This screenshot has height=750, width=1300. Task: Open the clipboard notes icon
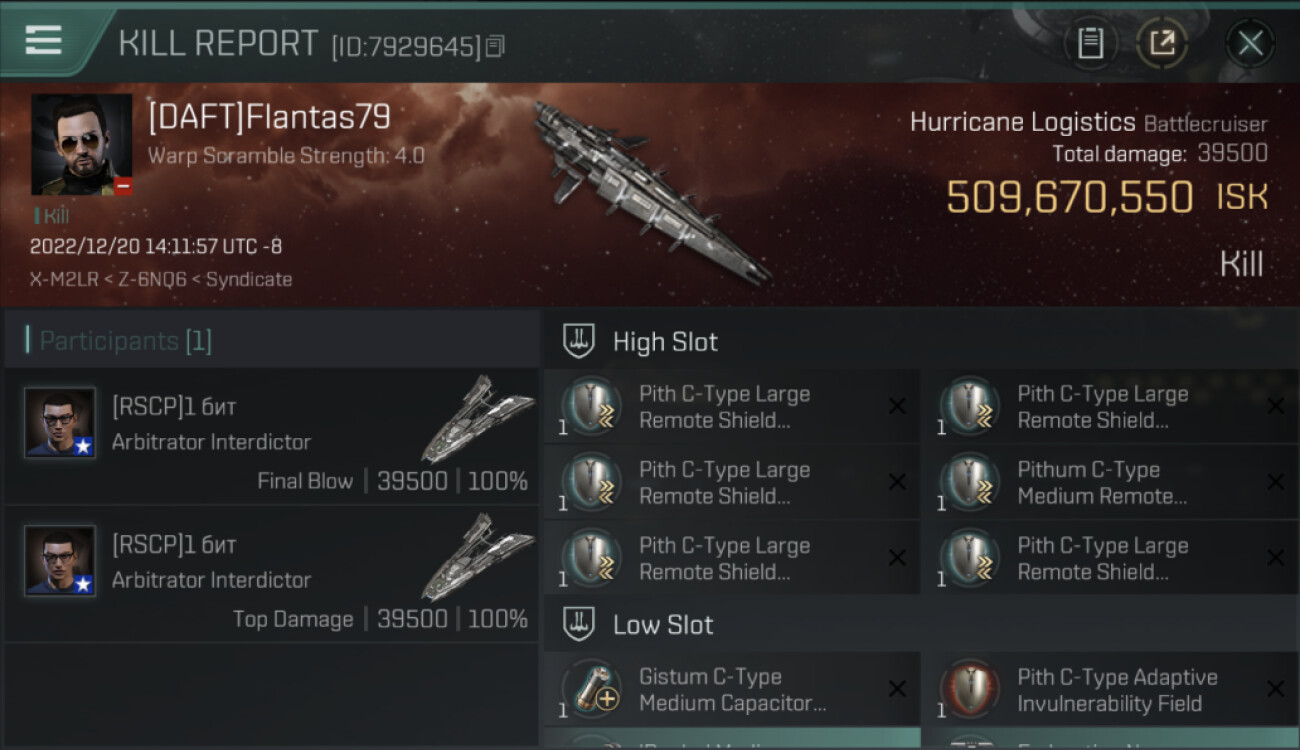coord(1090,43)
